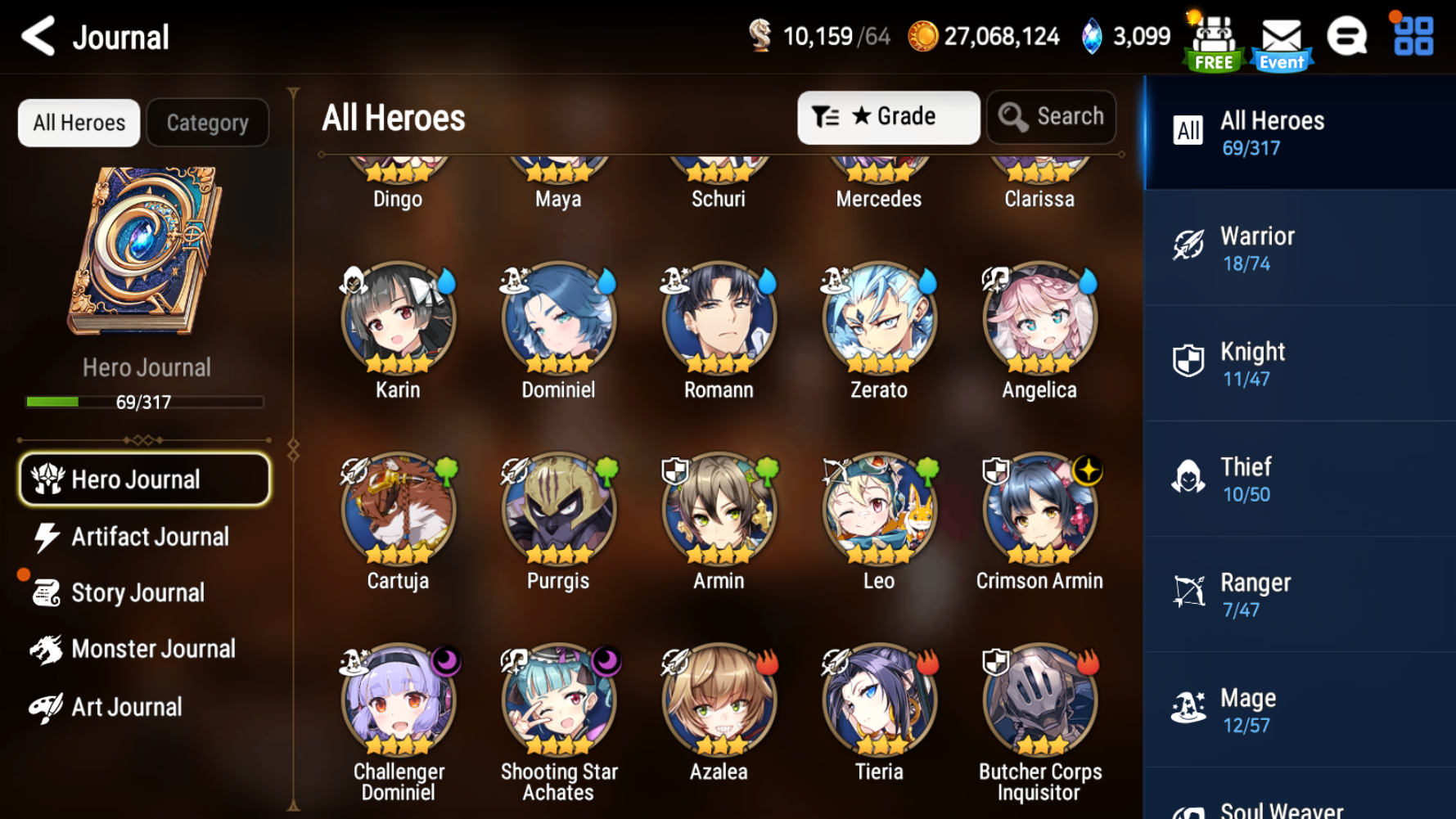
Task: Open the Grade sorting dropdown
Action: click(889, 116)
